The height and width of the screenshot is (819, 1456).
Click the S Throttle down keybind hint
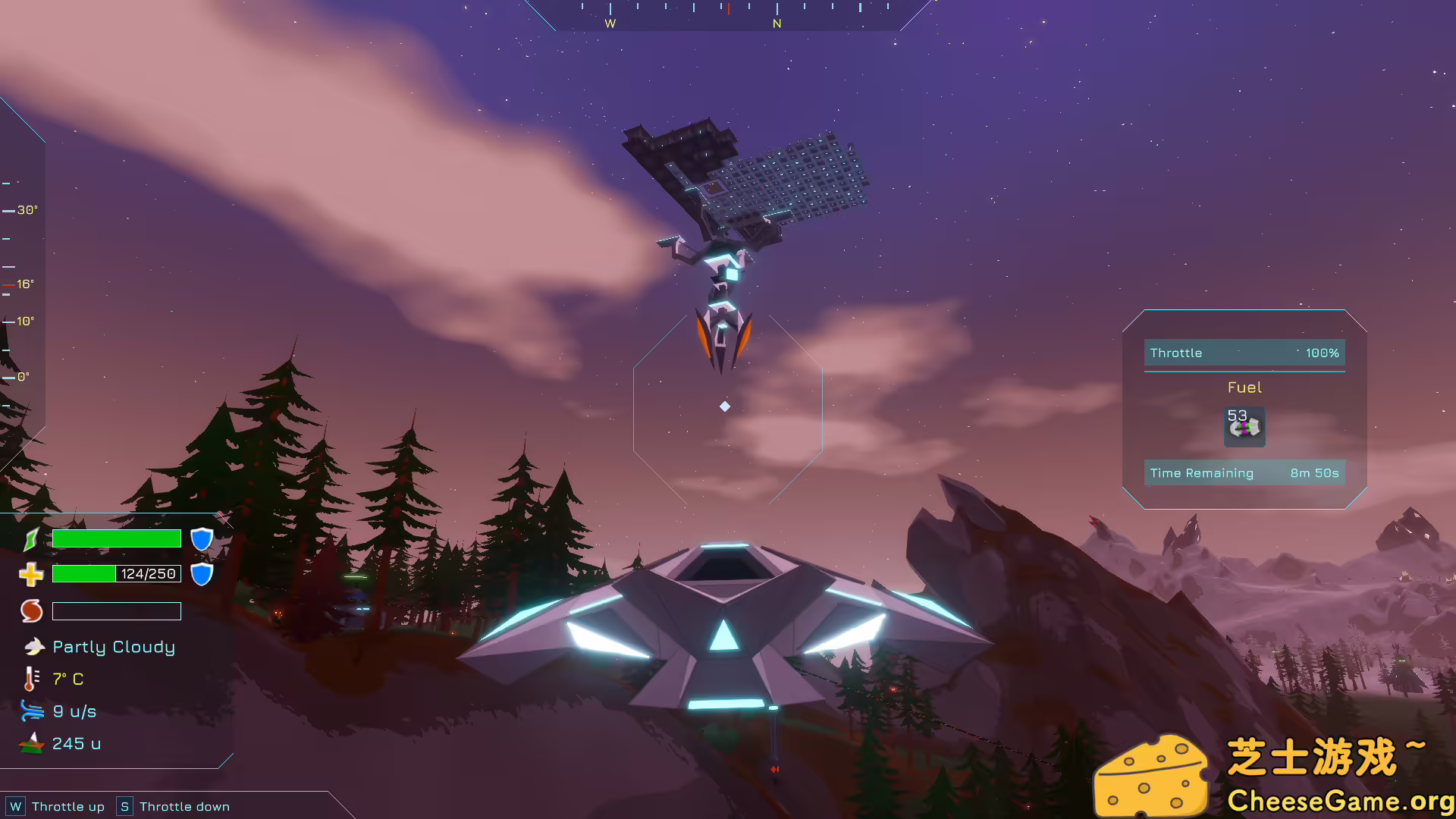(124, 806)
